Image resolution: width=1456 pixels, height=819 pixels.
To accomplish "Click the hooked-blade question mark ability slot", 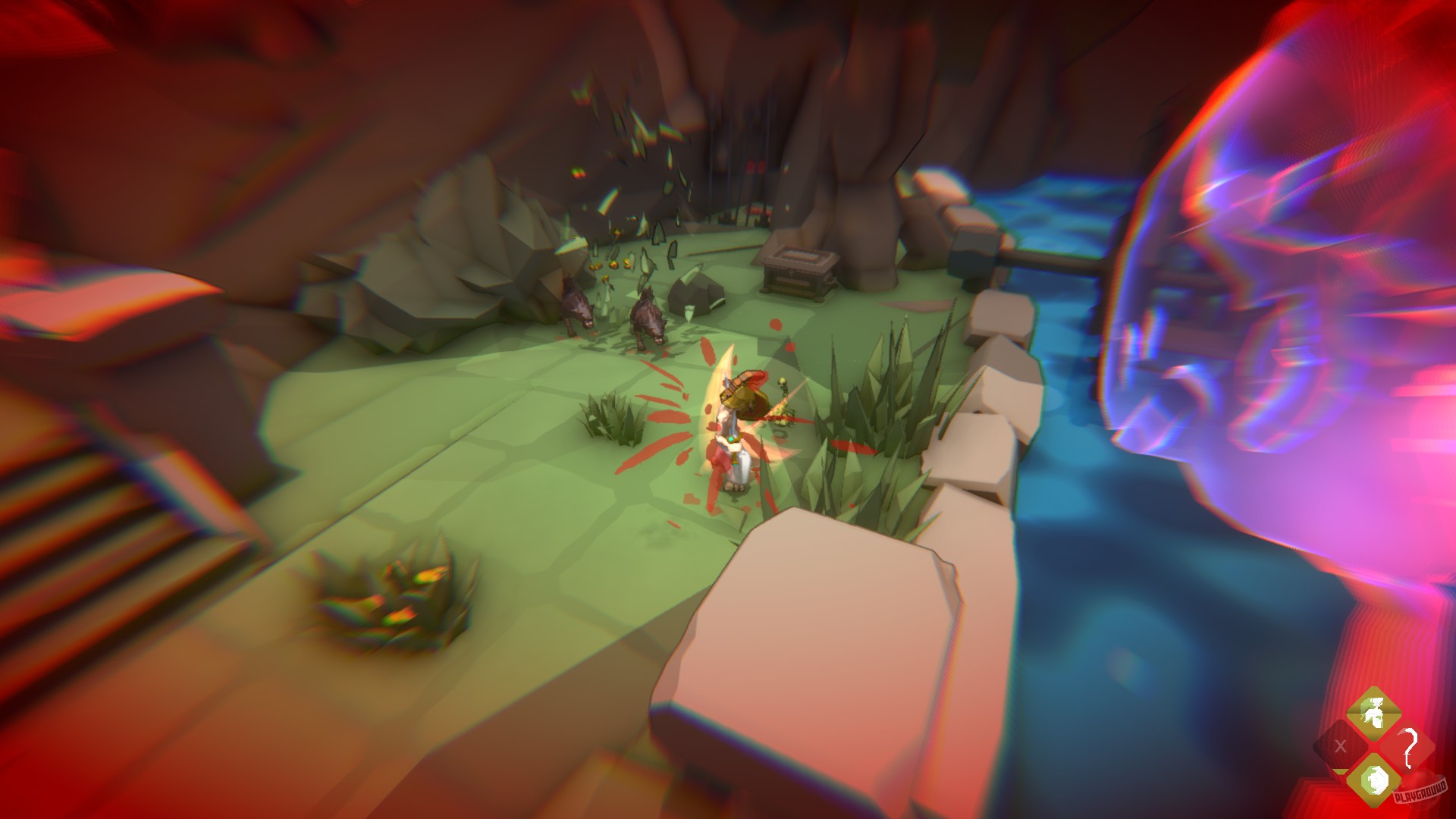I will (x=1408, y=747).
